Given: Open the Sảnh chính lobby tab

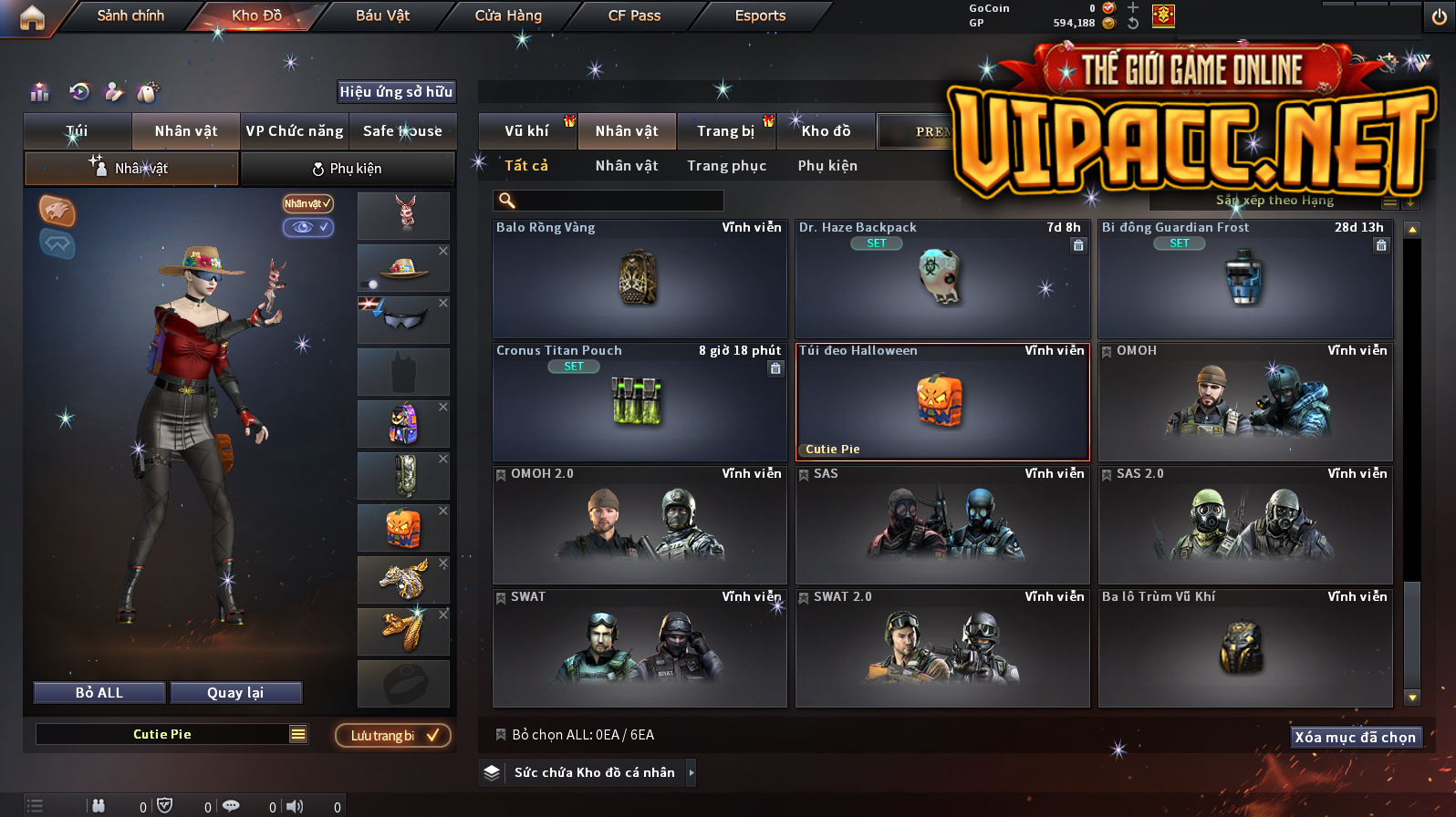Looking at the screenshot, I should click(130, 16).
